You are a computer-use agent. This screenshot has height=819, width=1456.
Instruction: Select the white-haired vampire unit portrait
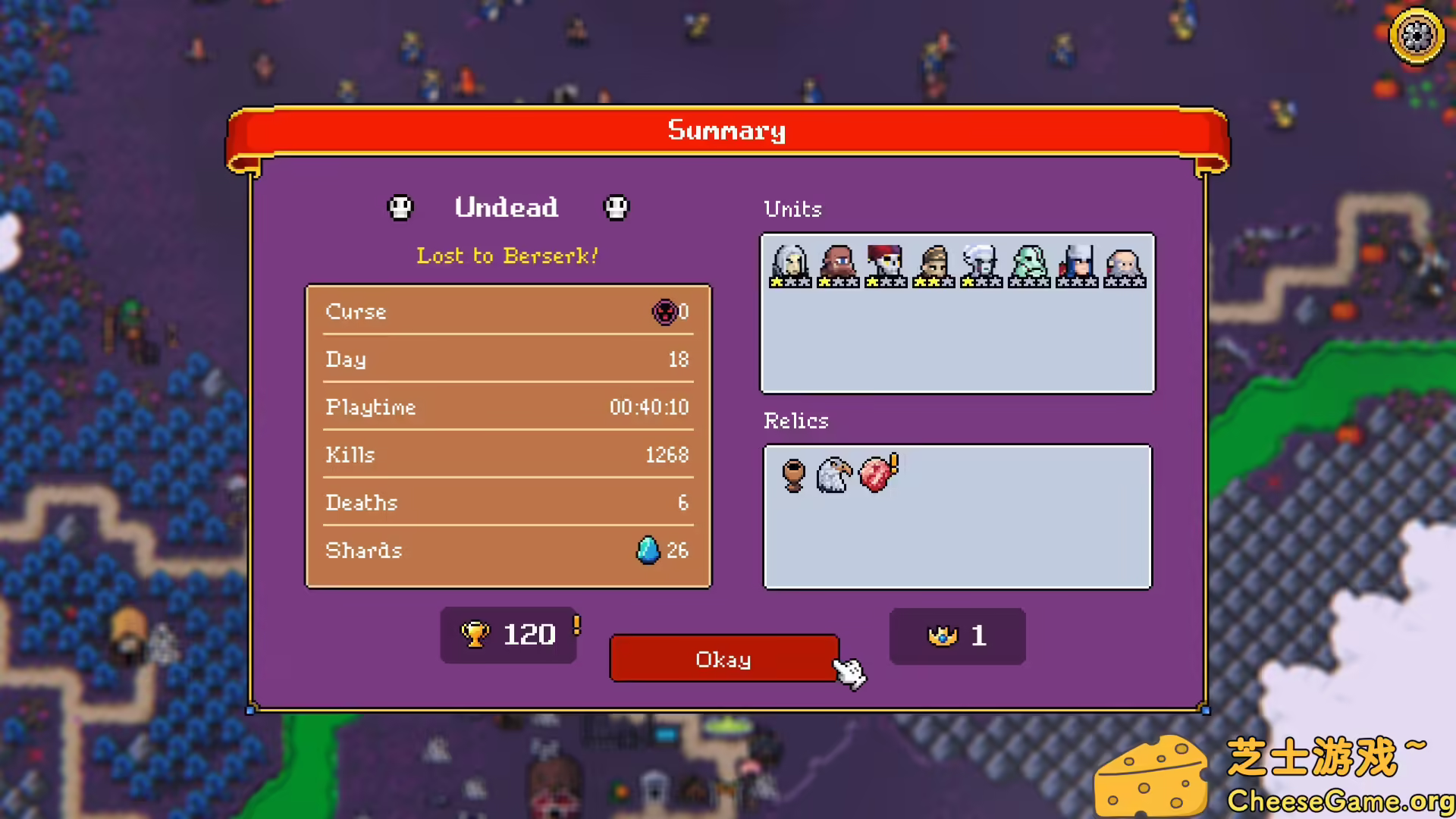[x=789, y=264]
